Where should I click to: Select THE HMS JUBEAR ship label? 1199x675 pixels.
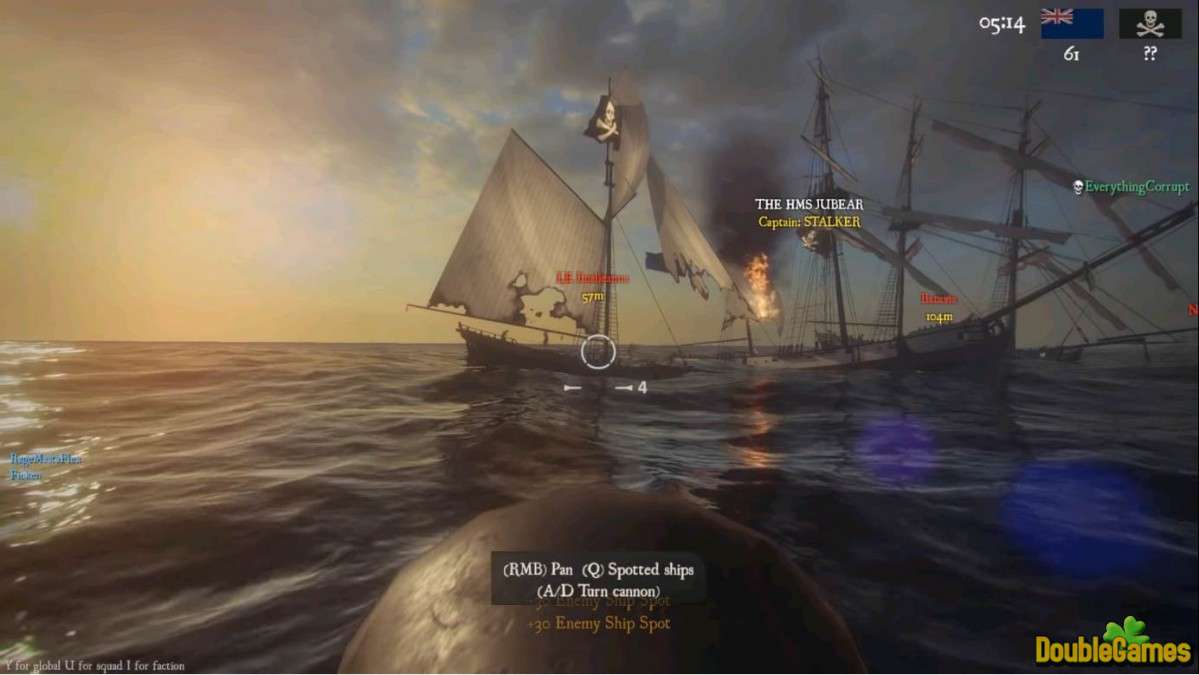click(808, 205)
